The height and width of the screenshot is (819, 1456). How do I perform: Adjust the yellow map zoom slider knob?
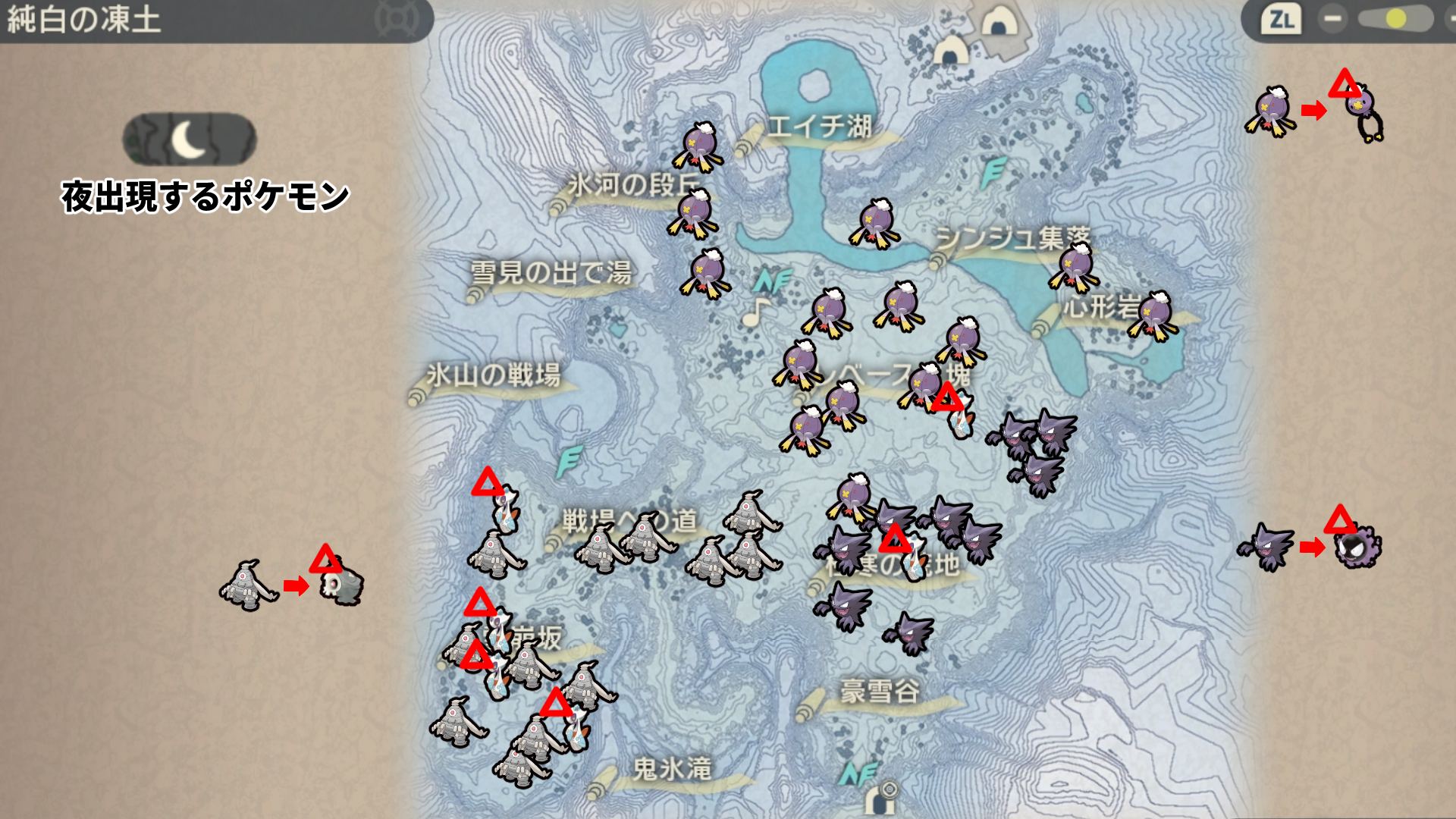(x=1395, y=19)
